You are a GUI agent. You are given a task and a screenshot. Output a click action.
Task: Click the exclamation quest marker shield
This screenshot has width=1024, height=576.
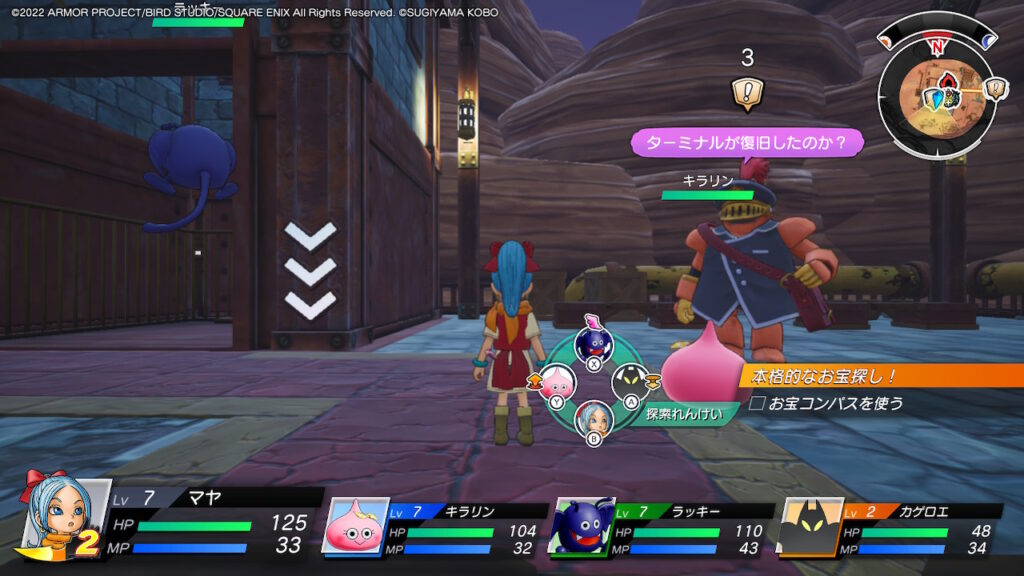pyautogui.click(x=745, y=93)
